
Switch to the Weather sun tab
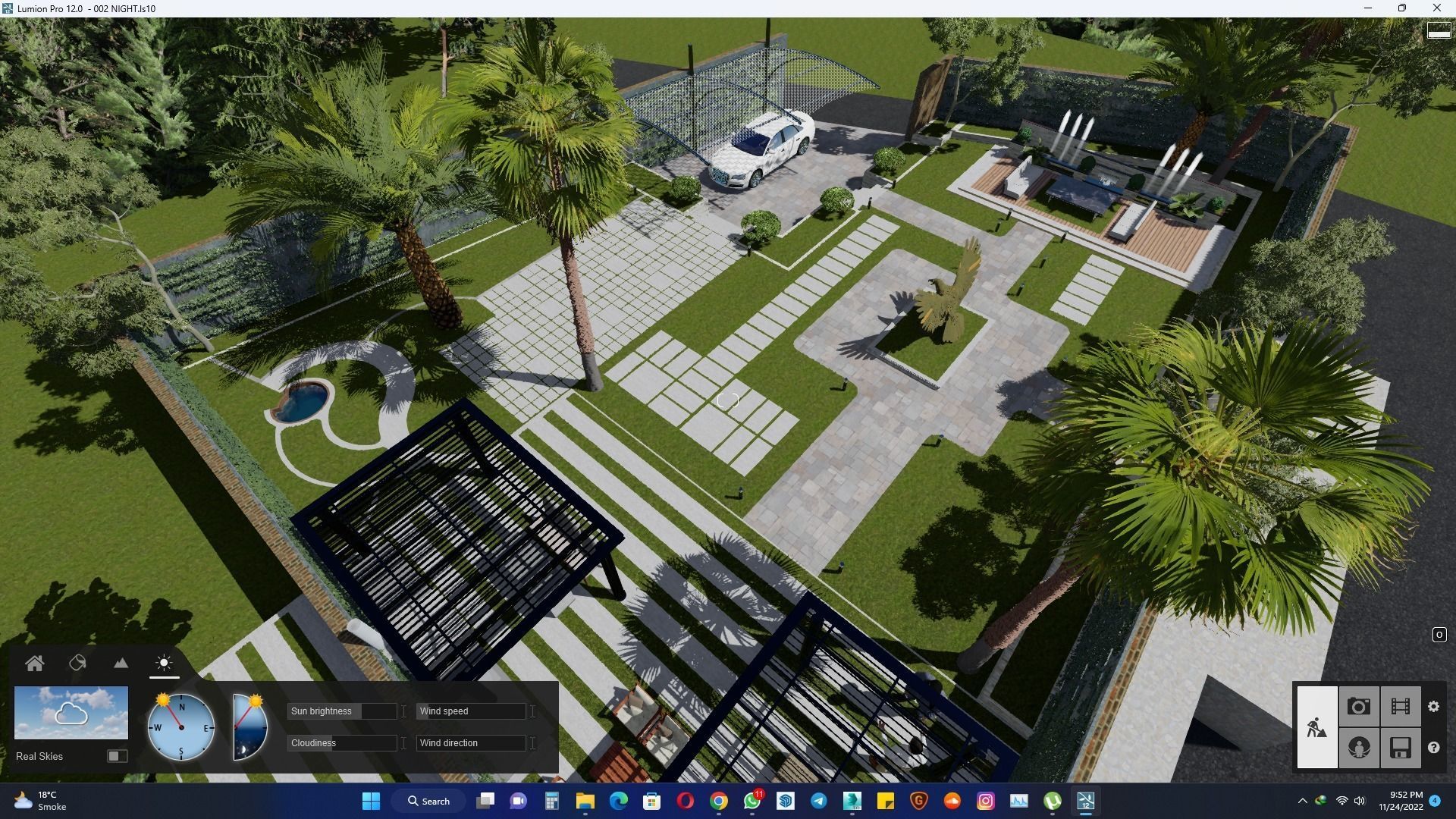(x=164, y=663)
